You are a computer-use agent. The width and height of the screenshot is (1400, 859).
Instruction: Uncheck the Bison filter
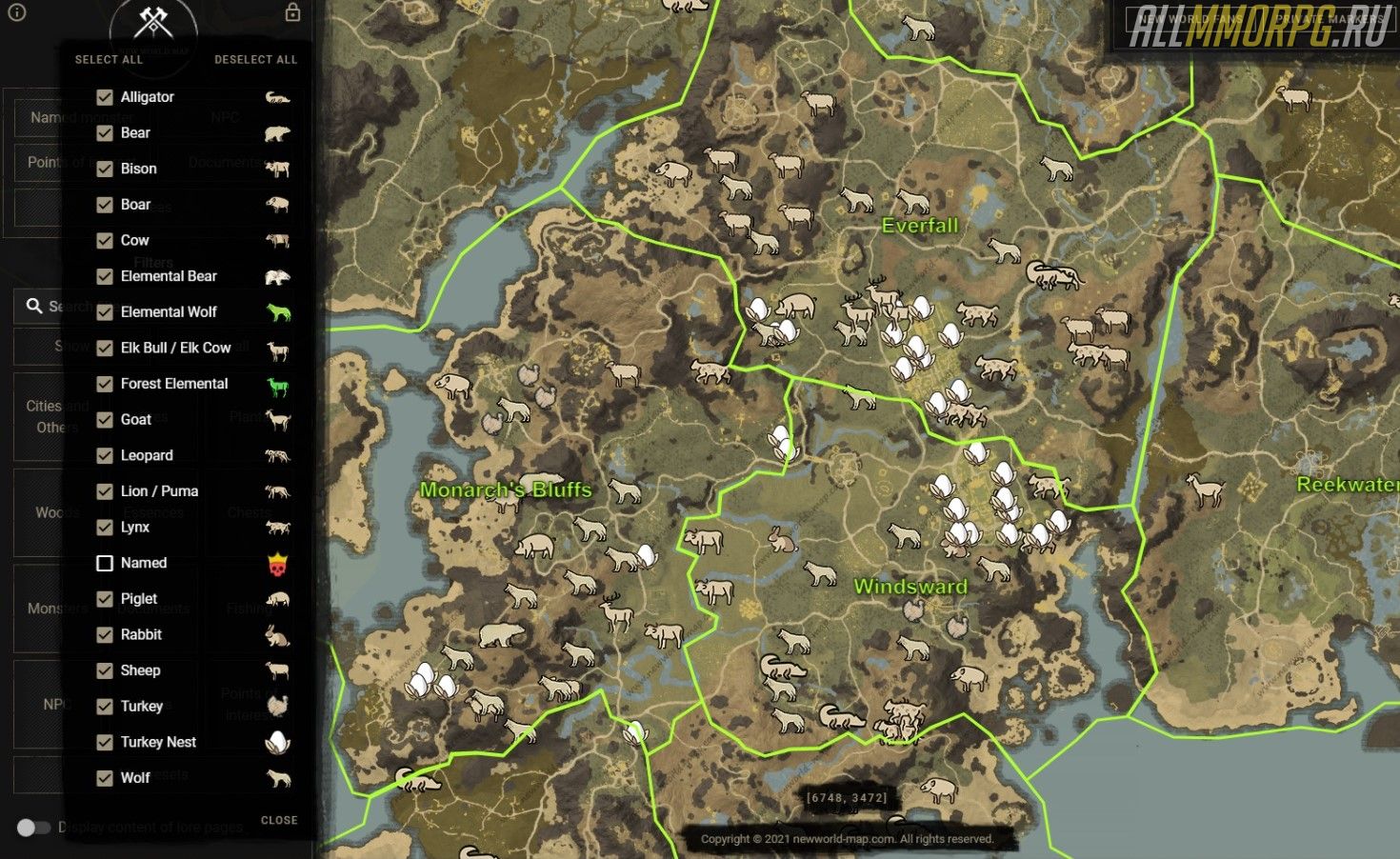[x=105, y=169]
